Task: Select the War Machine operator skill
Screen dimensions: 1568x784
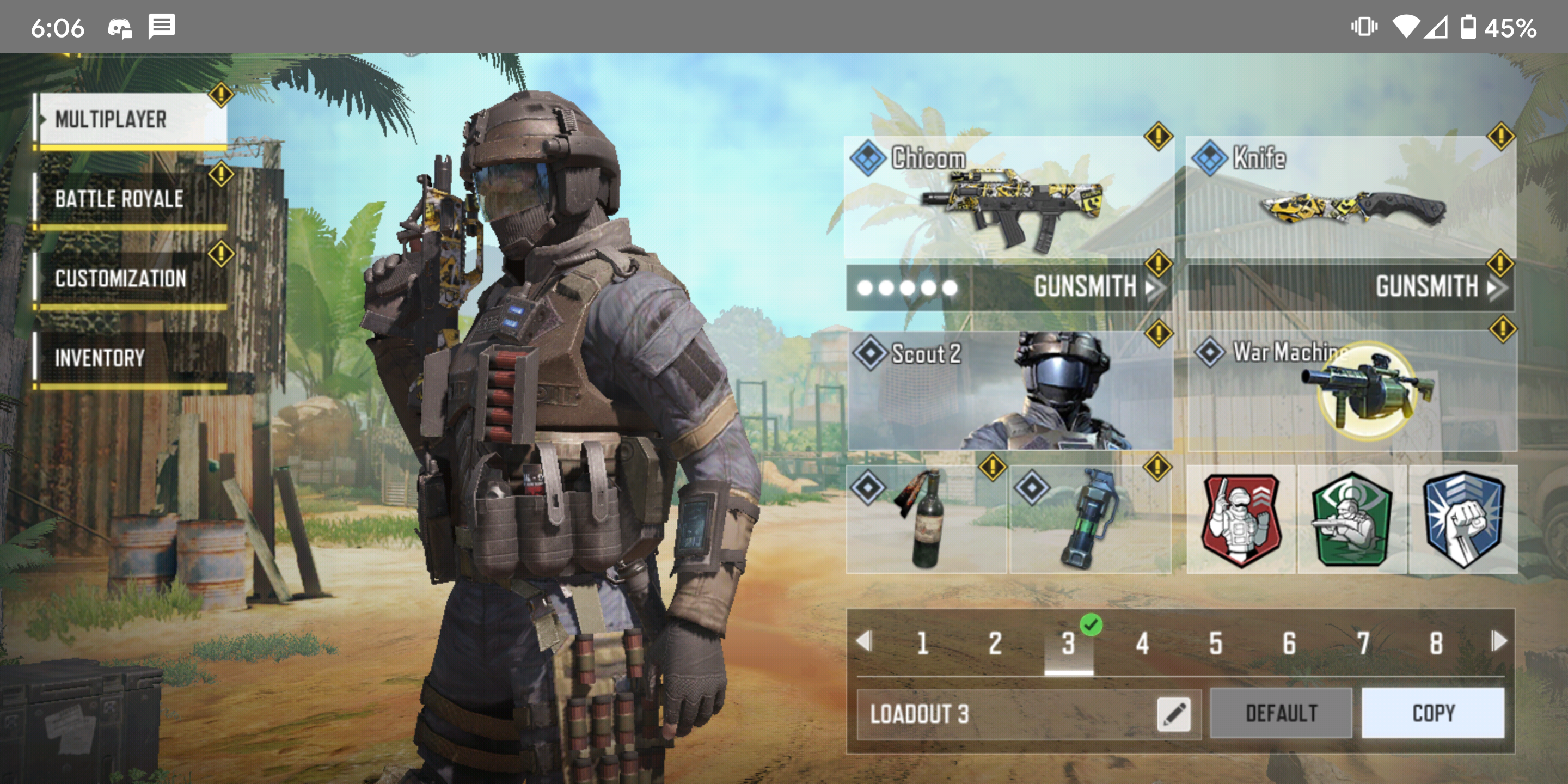Action: [x=1351, y=391]
